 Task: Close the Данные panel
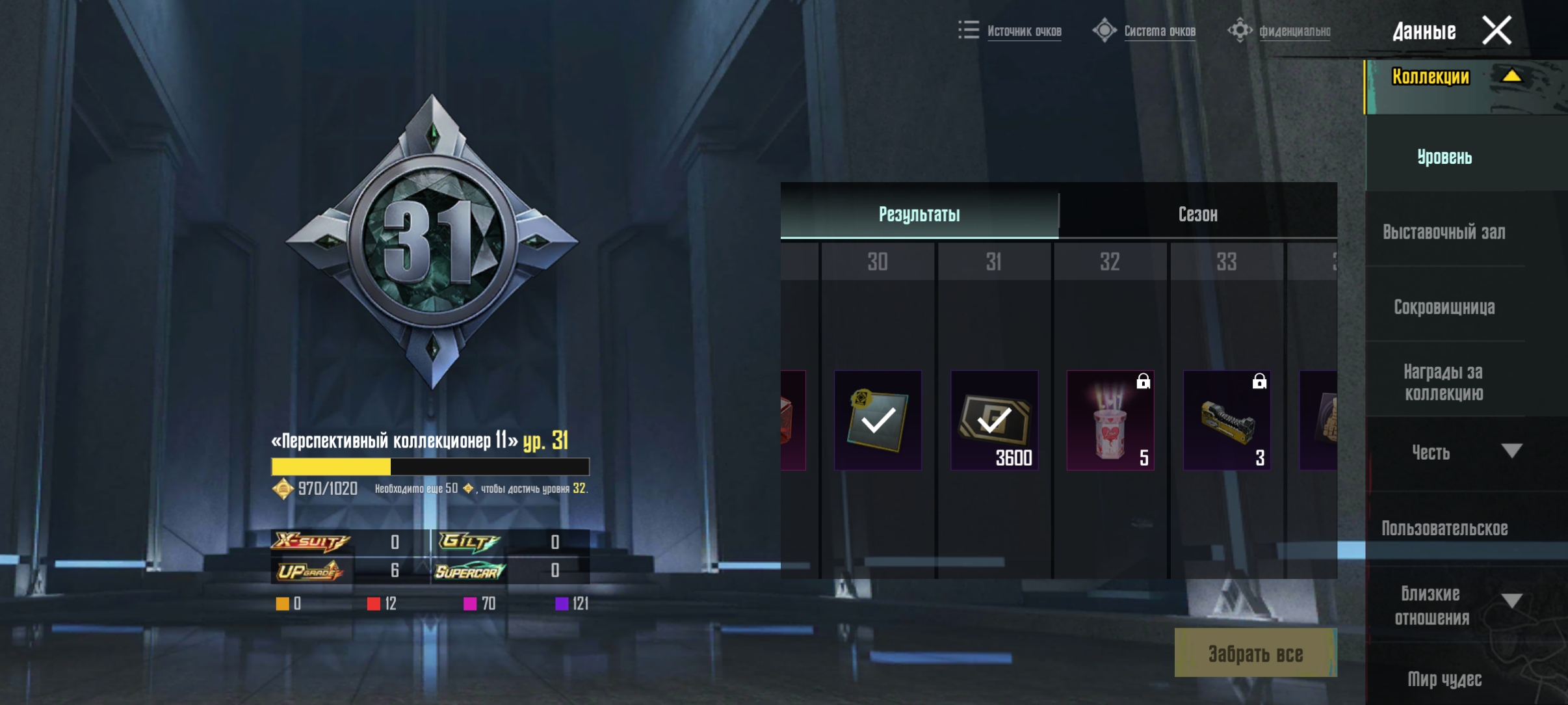point(1496,31)
